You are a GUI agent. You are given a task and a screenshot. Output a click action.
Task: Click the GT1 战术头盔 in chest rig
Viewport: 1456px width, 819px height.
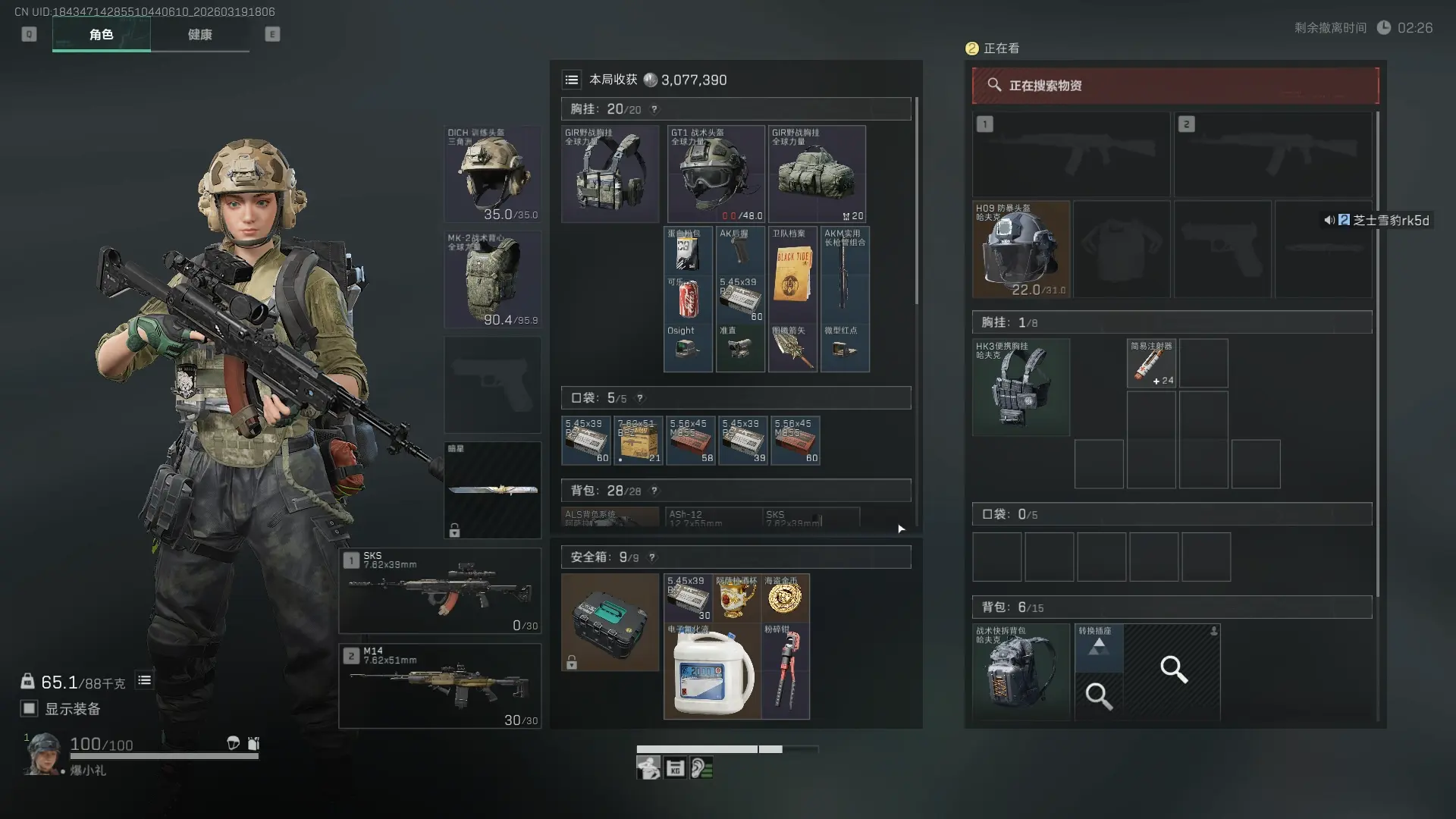(716, 174)
